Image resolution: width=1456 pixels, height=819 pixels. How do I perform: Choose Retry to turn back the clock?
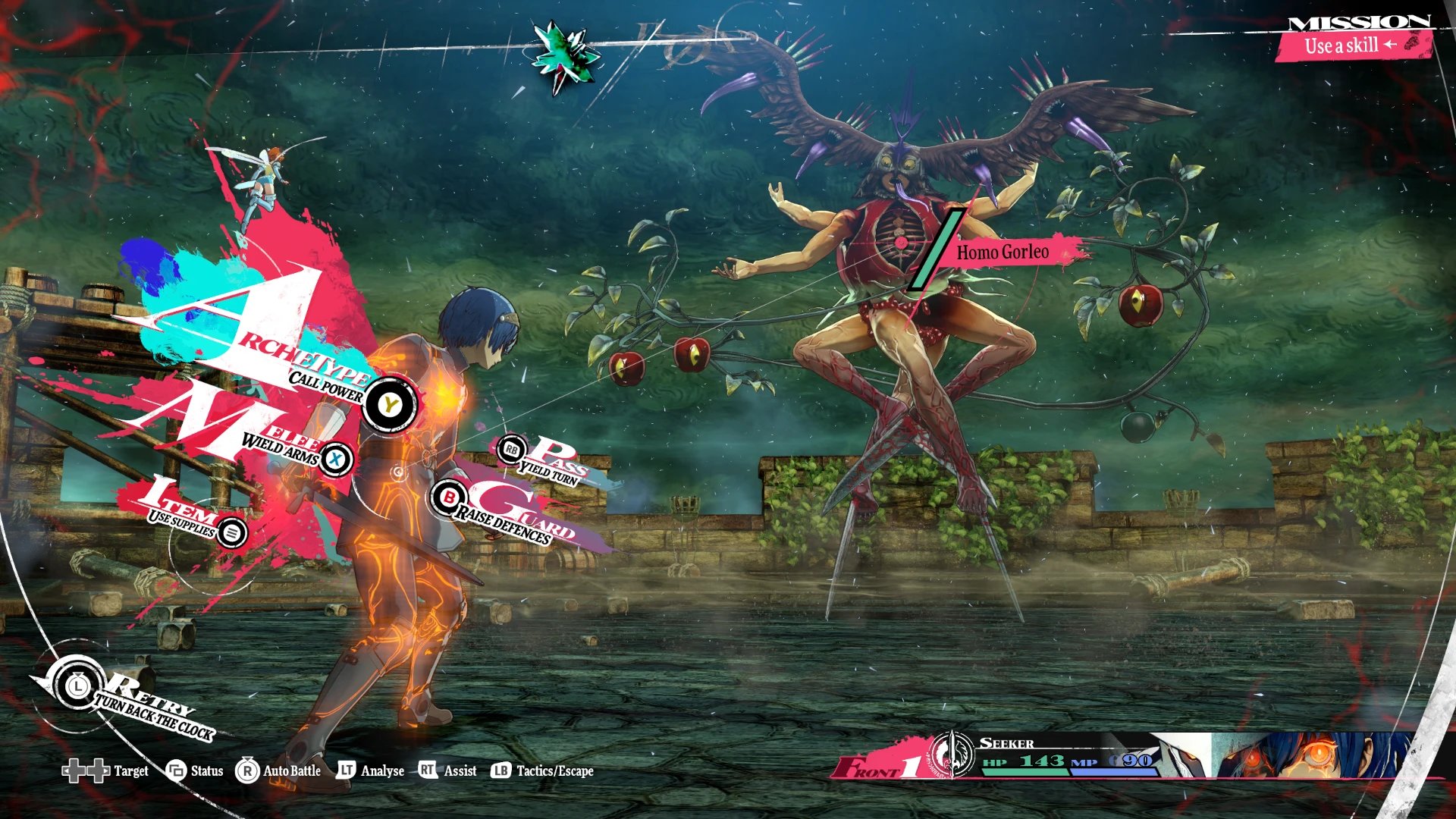click(x=77, y=686)
